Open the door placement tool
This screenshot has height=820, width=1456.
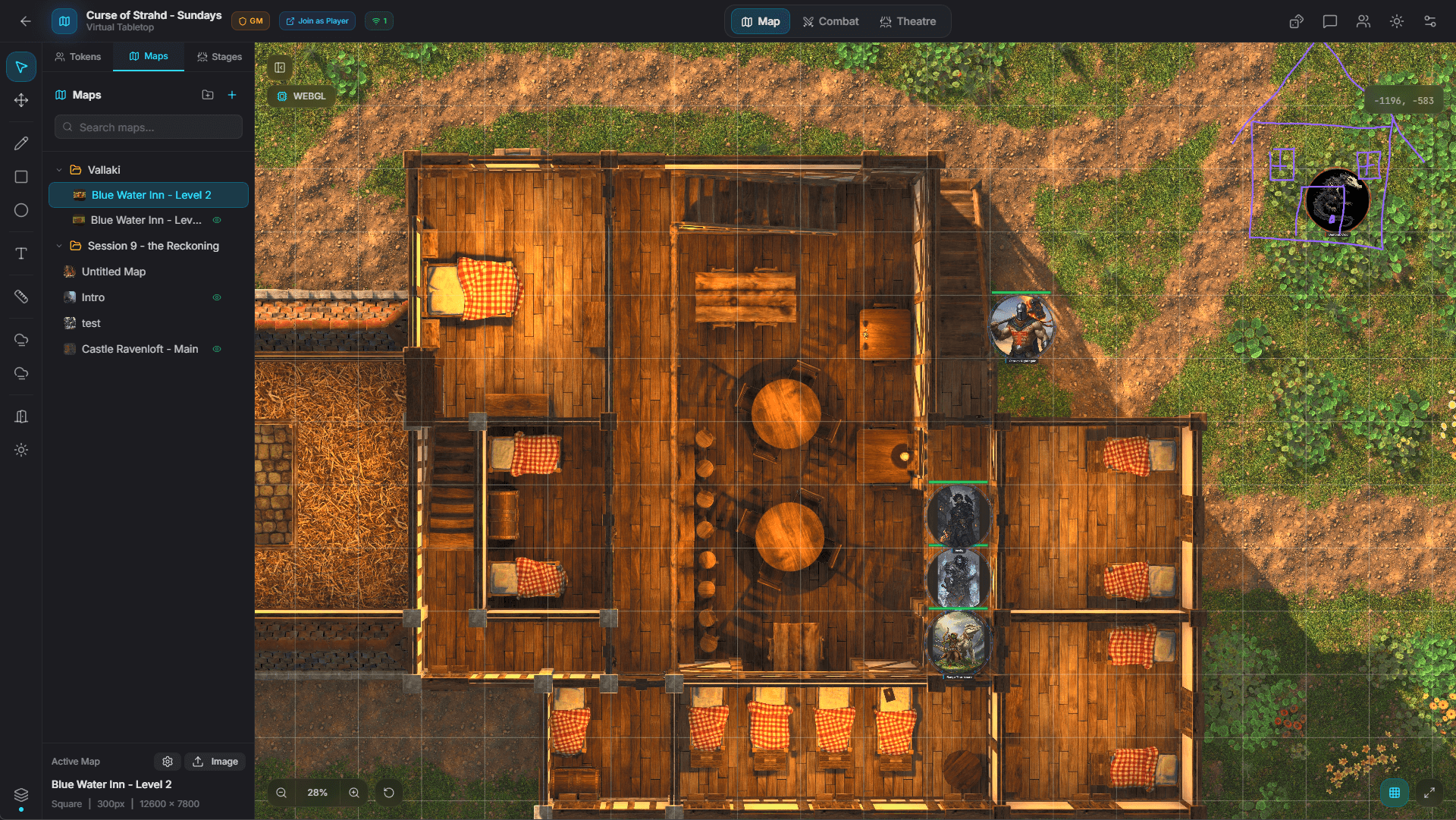[21, 416]
